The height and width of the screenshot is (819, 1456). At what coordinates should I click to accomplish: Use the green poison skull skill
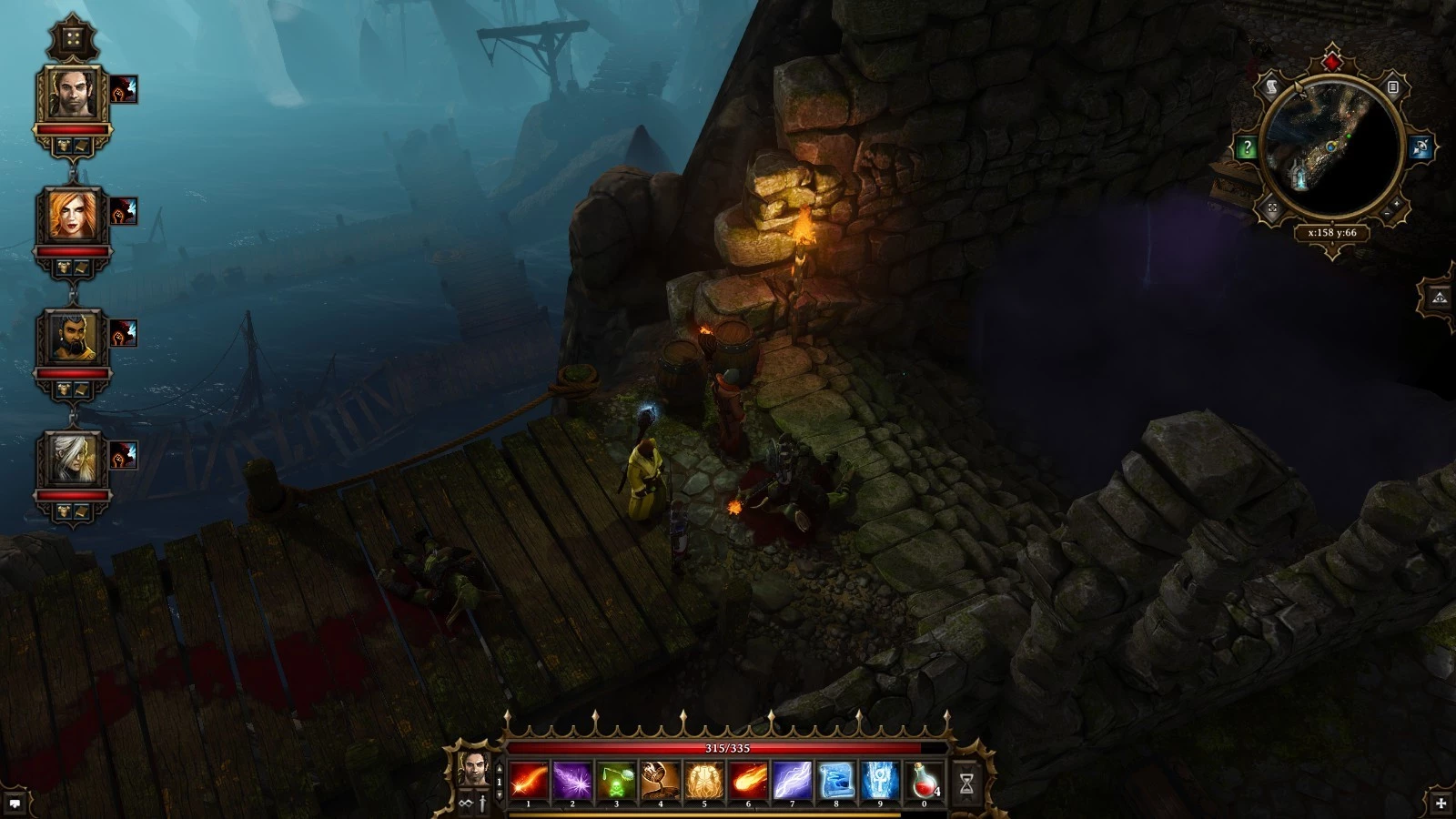pyautogui.click(x=617, y=781)
